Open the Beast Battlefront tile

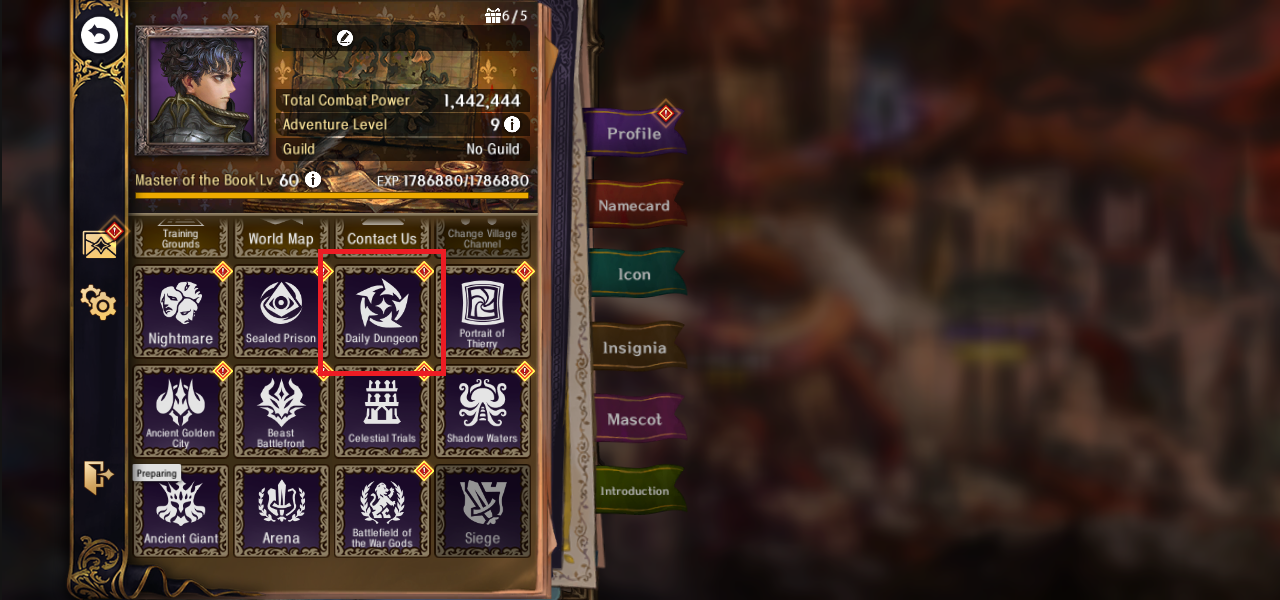click(x=281, y=411)
